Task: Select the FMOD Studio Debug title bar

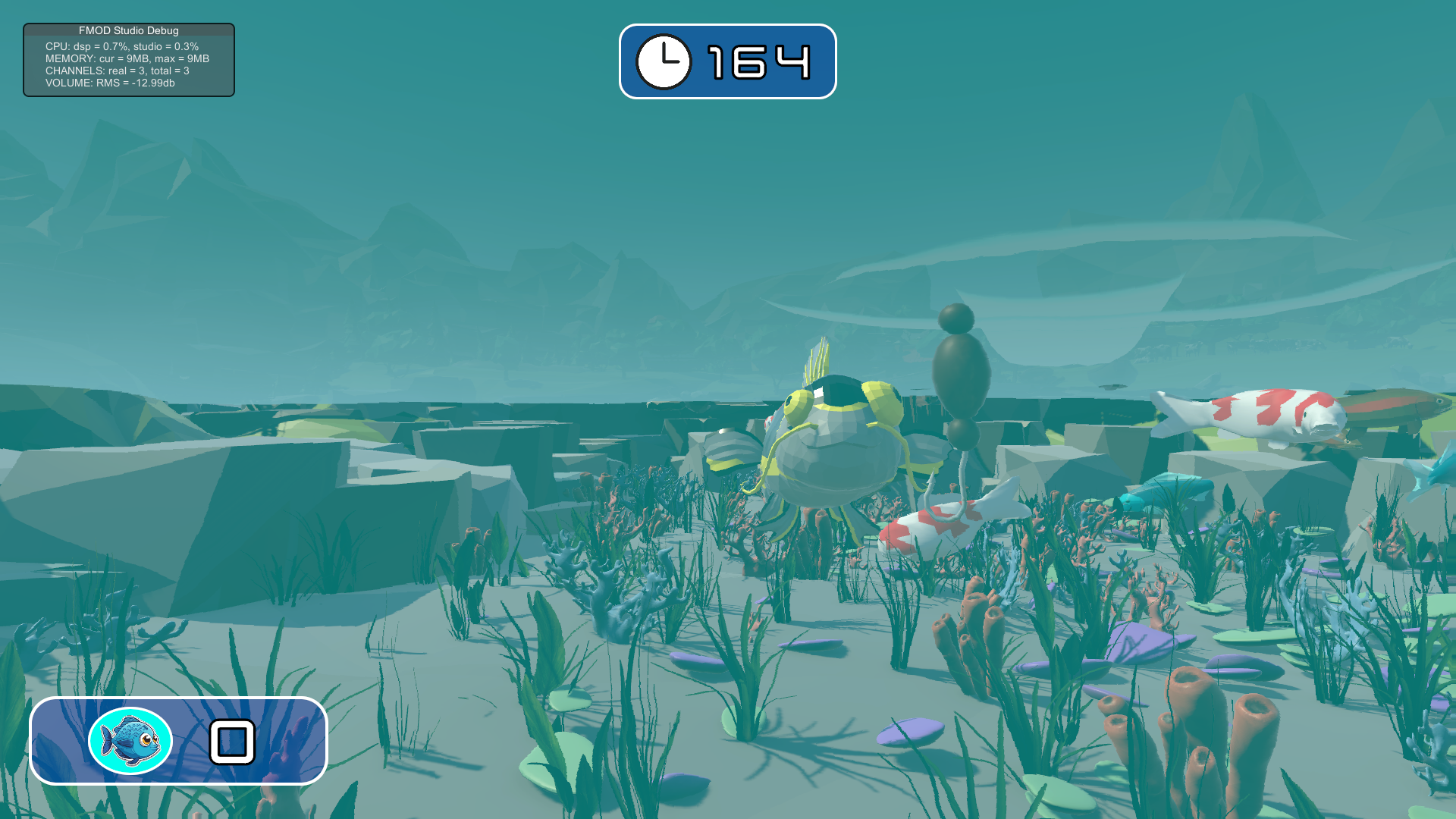Action: pos(129,30)
